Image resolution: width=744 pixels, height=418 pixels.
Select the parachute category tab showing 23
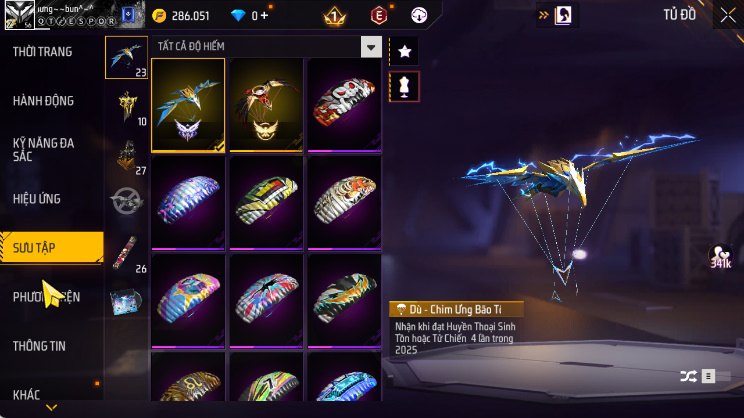(x=127, y=57)
